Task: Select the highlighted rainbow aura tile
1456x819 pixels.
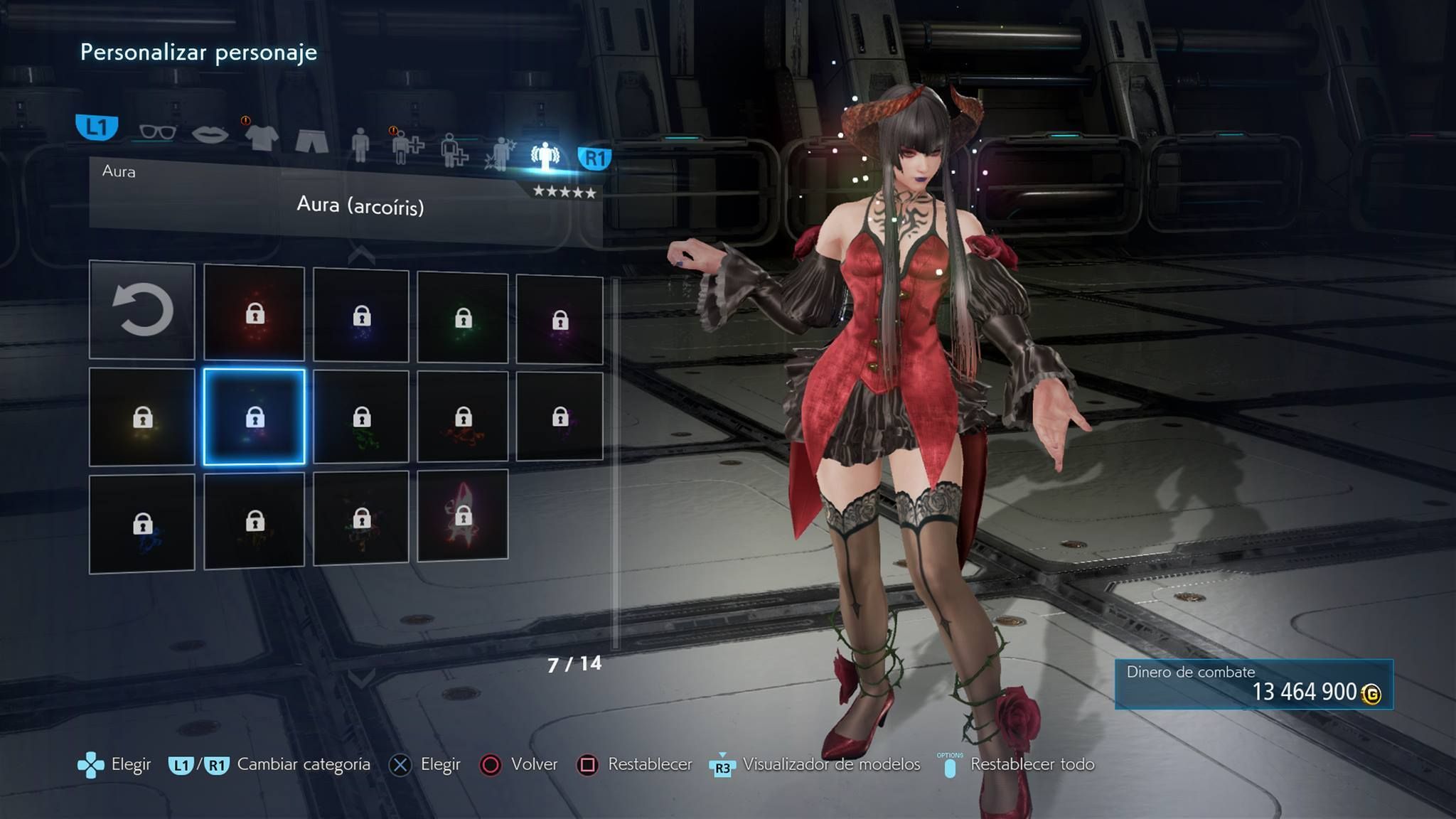Action: click(255, 417)
